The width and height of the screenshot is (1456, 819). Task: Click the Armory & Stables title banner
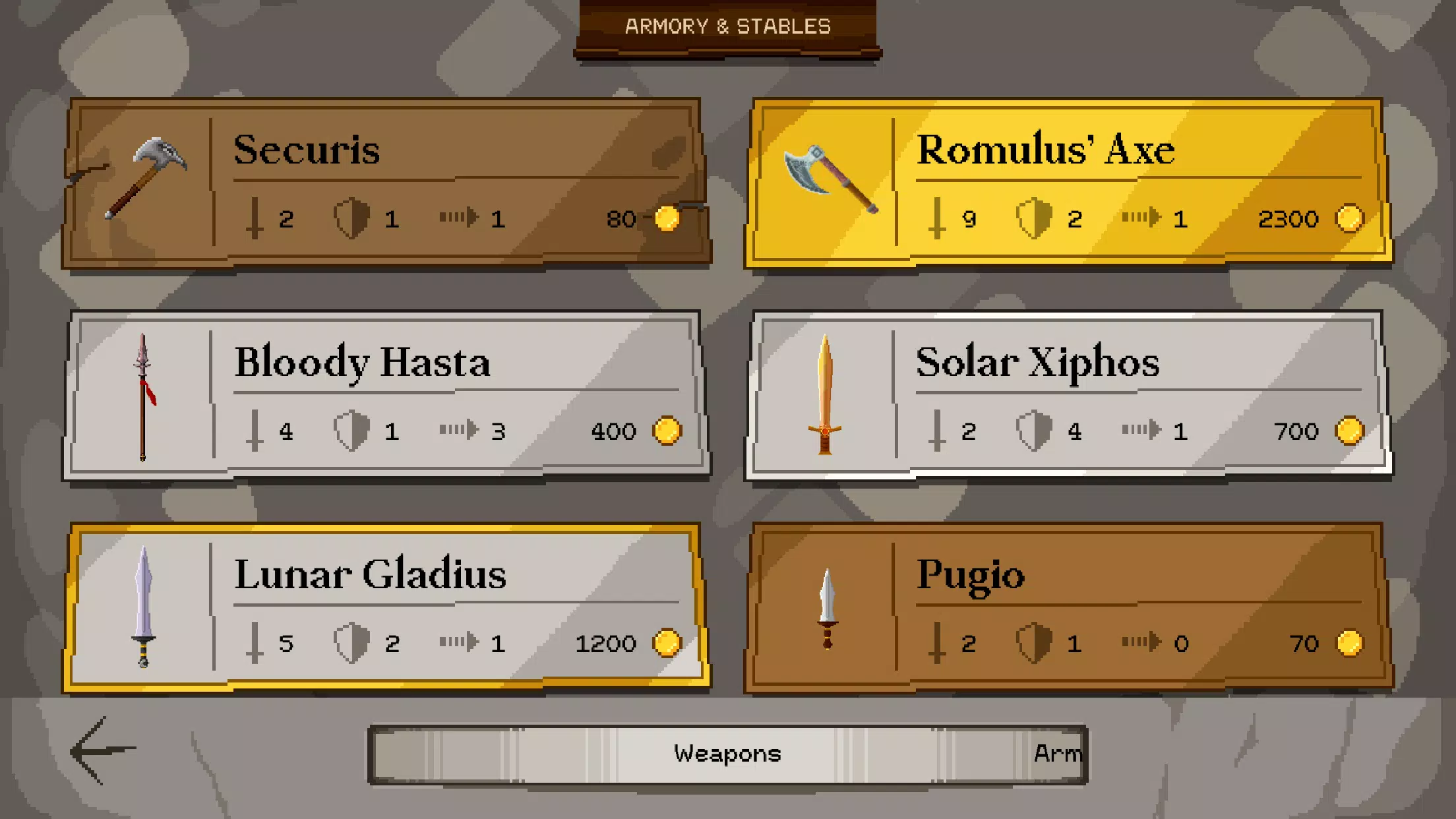[728, 26]
